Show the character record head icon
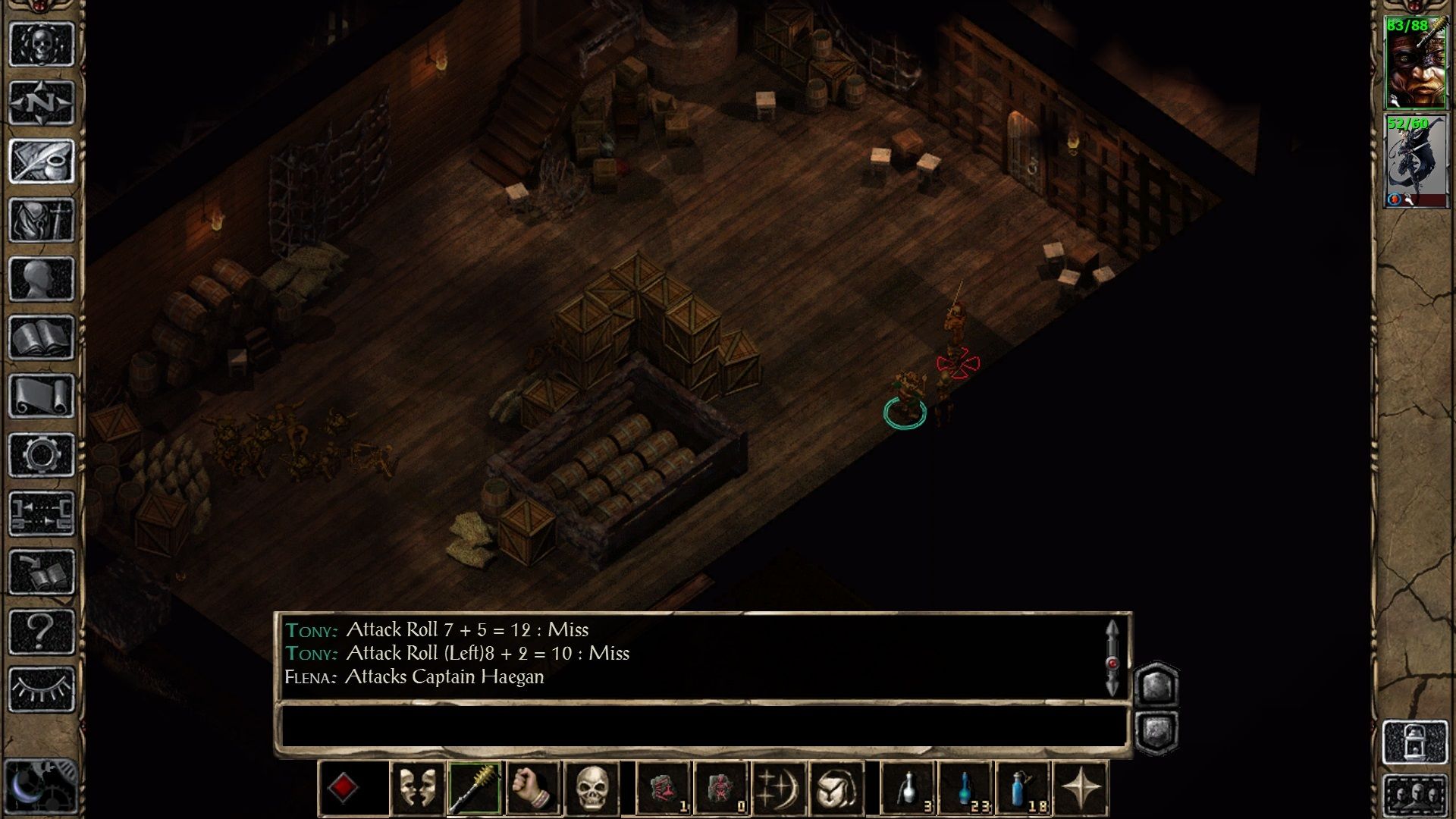The image size is (1456, 819). coord(42,278)
